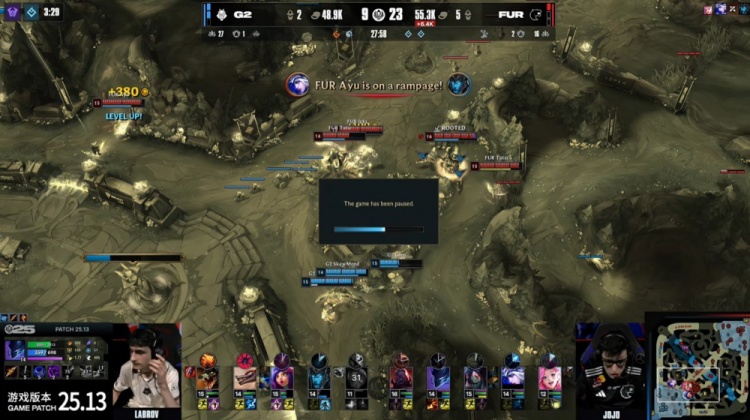Select the level 14 champion portrait in the stats panel
The image size is (750, 420).
(16, 351)
